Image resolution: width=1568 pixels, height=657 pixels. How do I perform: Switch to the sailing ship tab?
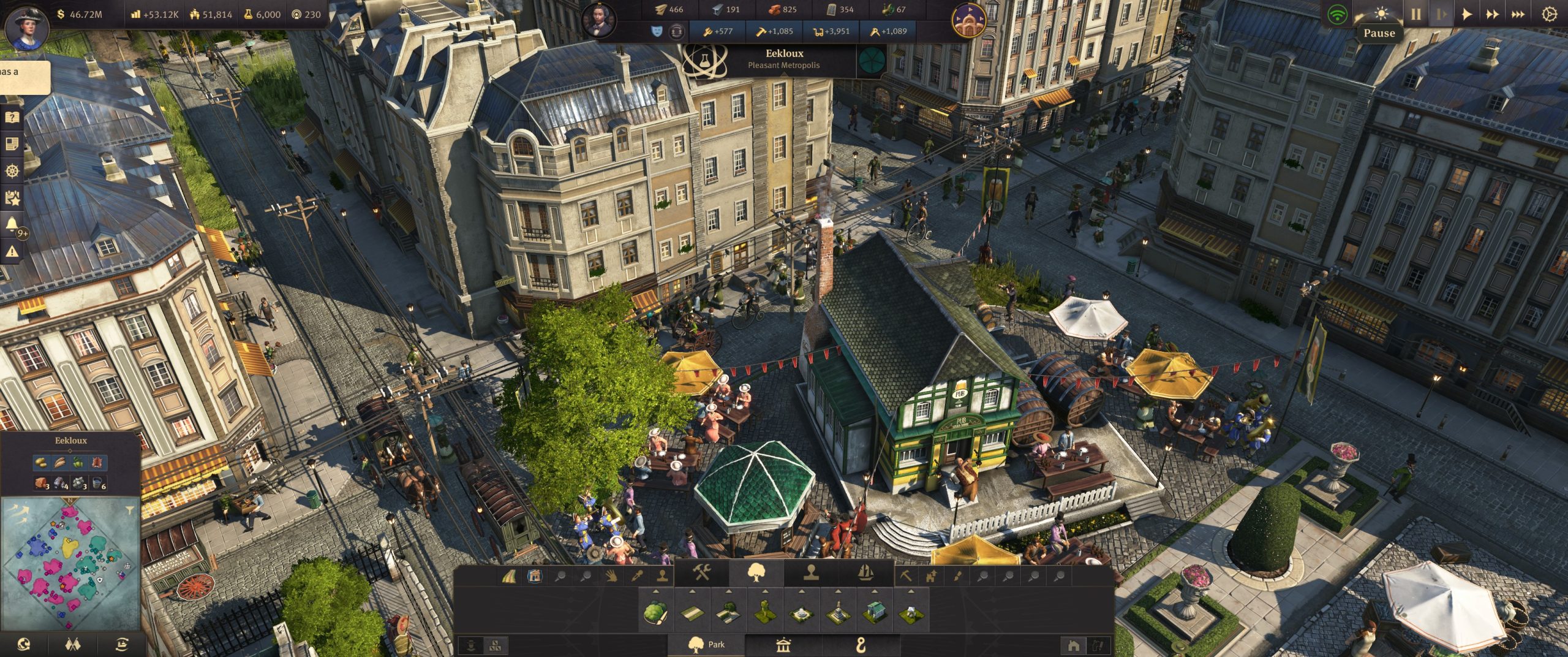click(x=865, y=575)
